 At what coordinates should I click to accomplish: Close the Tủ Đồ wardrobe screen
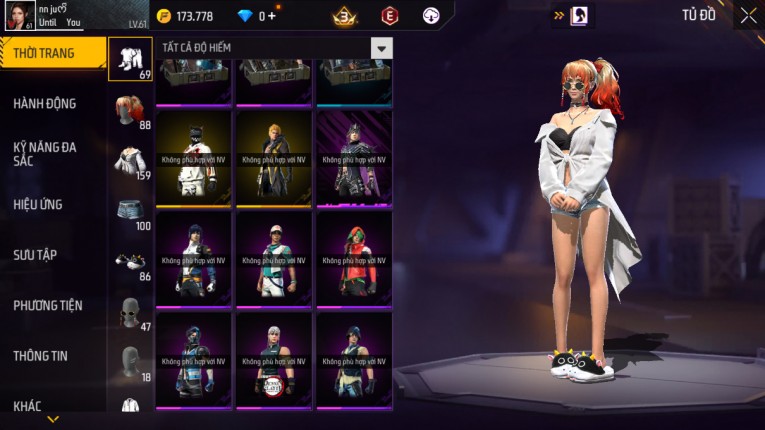click(748, 15)
